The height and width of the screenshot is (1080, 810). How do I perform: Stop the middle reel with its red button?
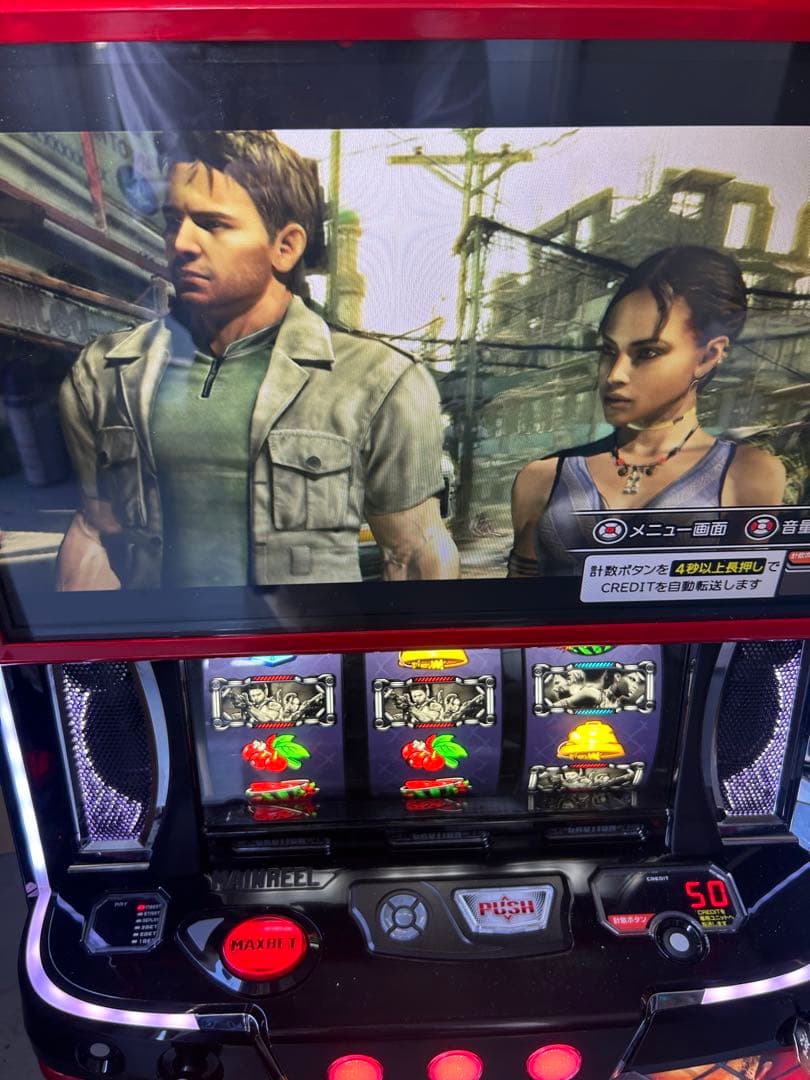click(455, 1065)
